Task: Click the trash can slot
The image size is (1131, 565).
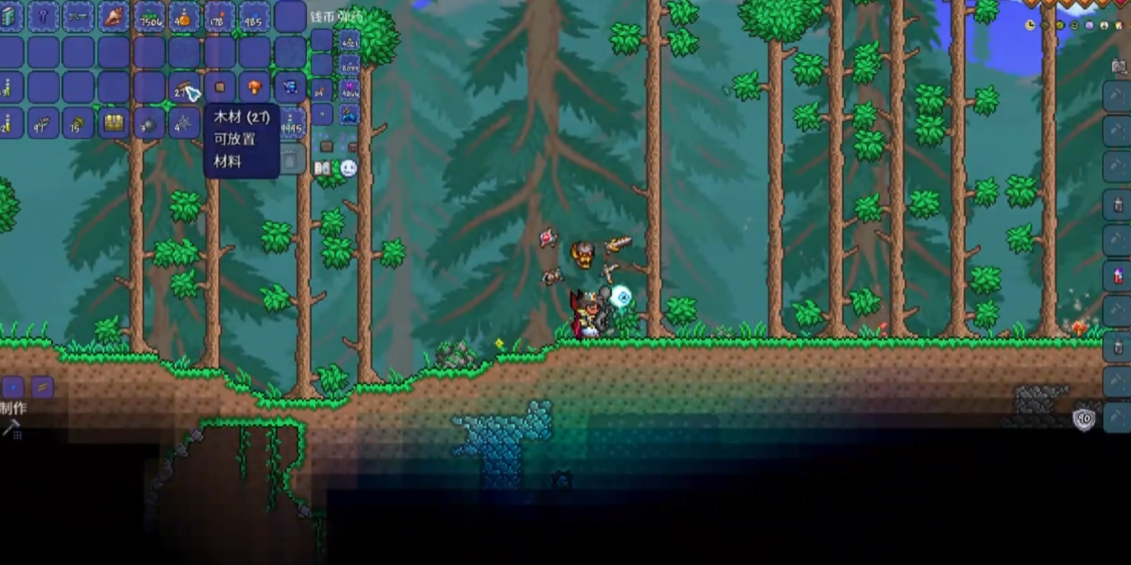Action: point(290,160)
